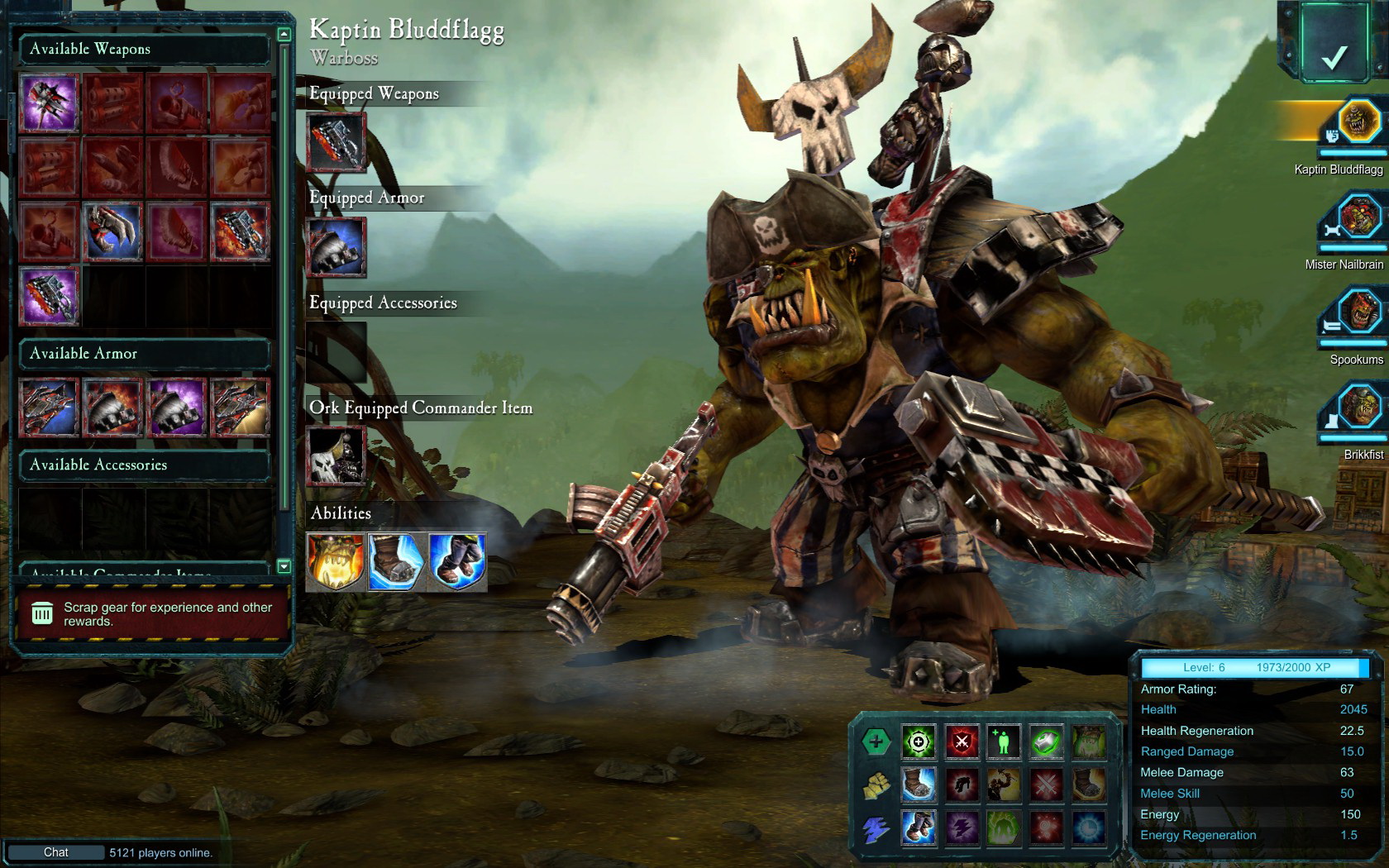Select the yellow fist trait row icon

[876, 785]
